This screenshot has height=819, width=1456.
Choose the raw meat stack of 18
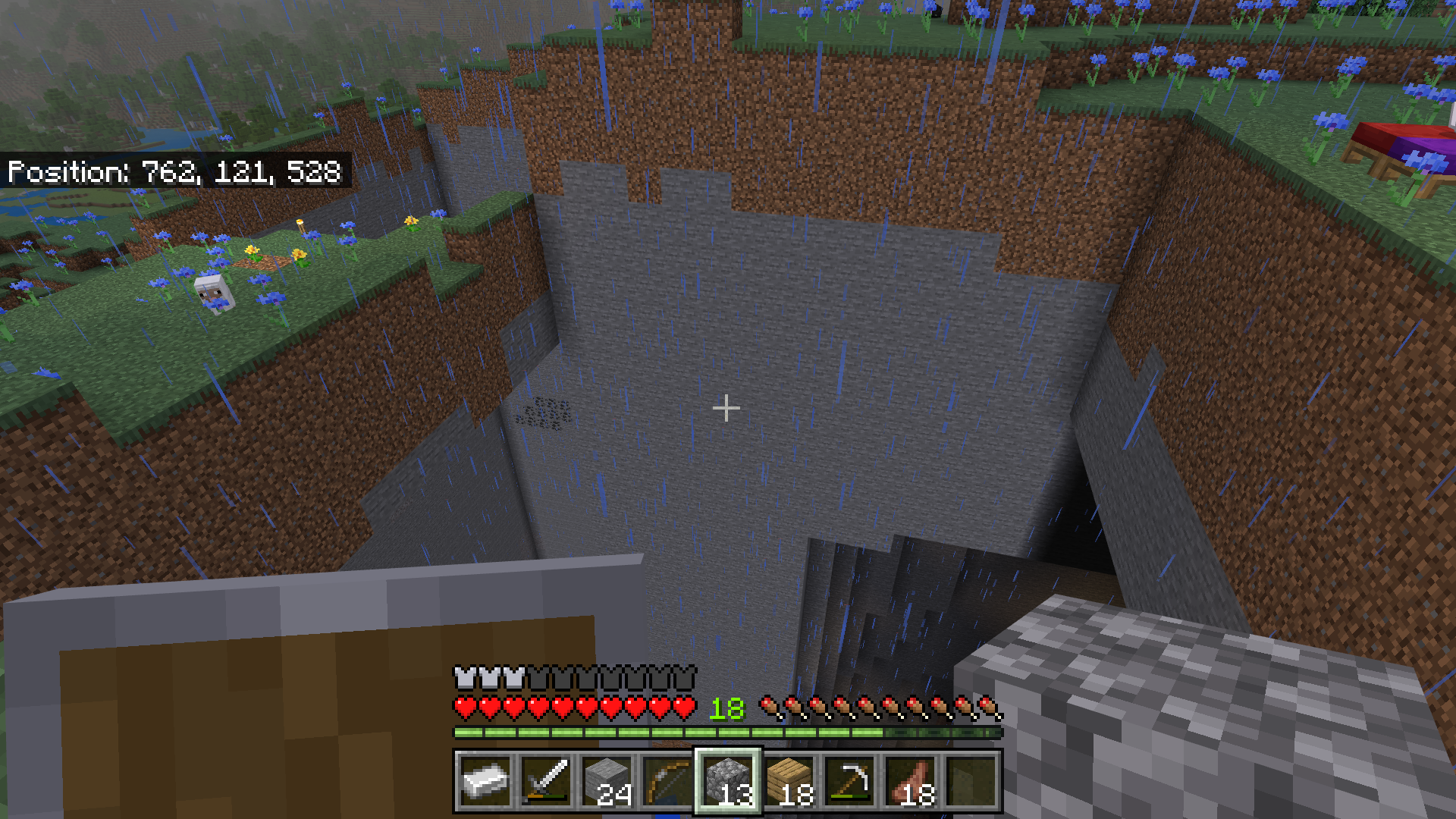click(x=910, y=781)
